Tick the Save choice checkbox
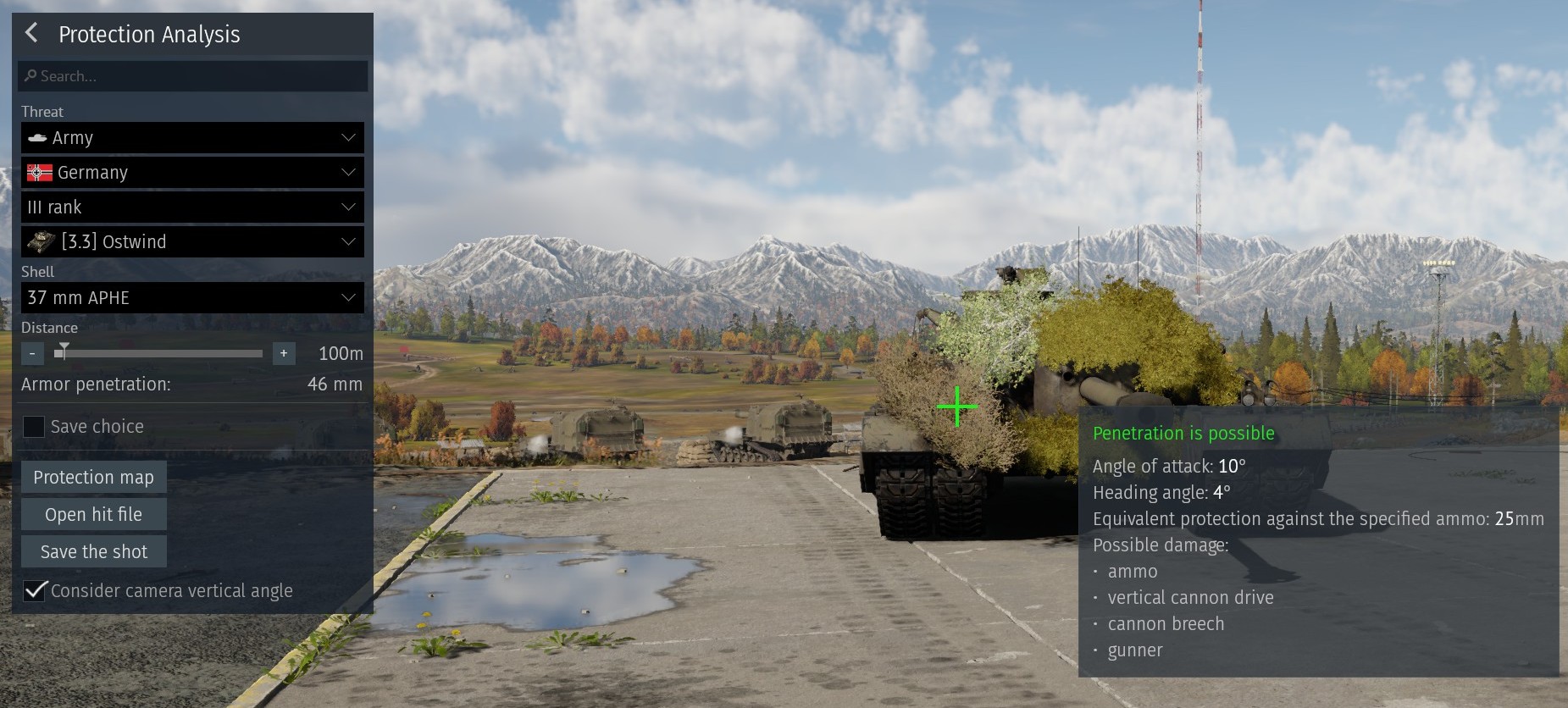Viewport: 1568px width, 708px height. click(x=34, y=427)
